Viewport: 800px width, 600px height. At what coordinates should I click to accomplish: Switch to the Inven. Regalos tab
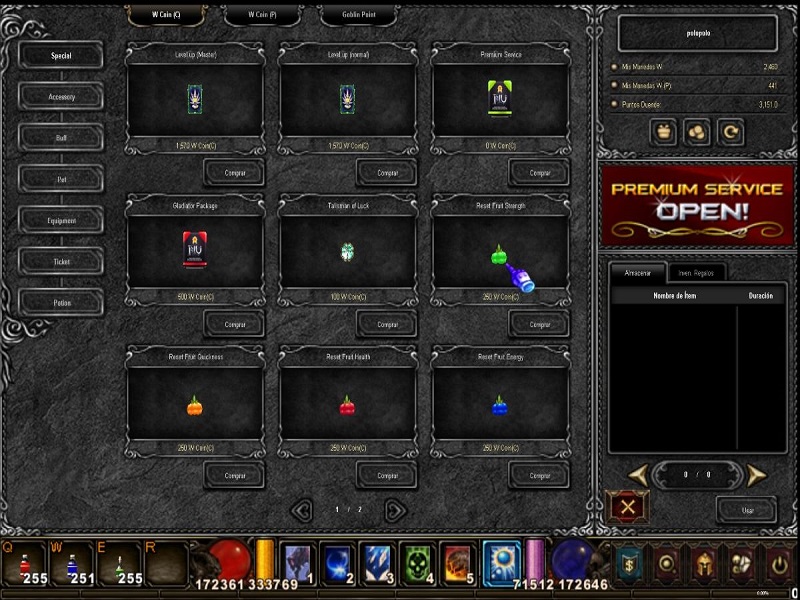click(696, 272)
